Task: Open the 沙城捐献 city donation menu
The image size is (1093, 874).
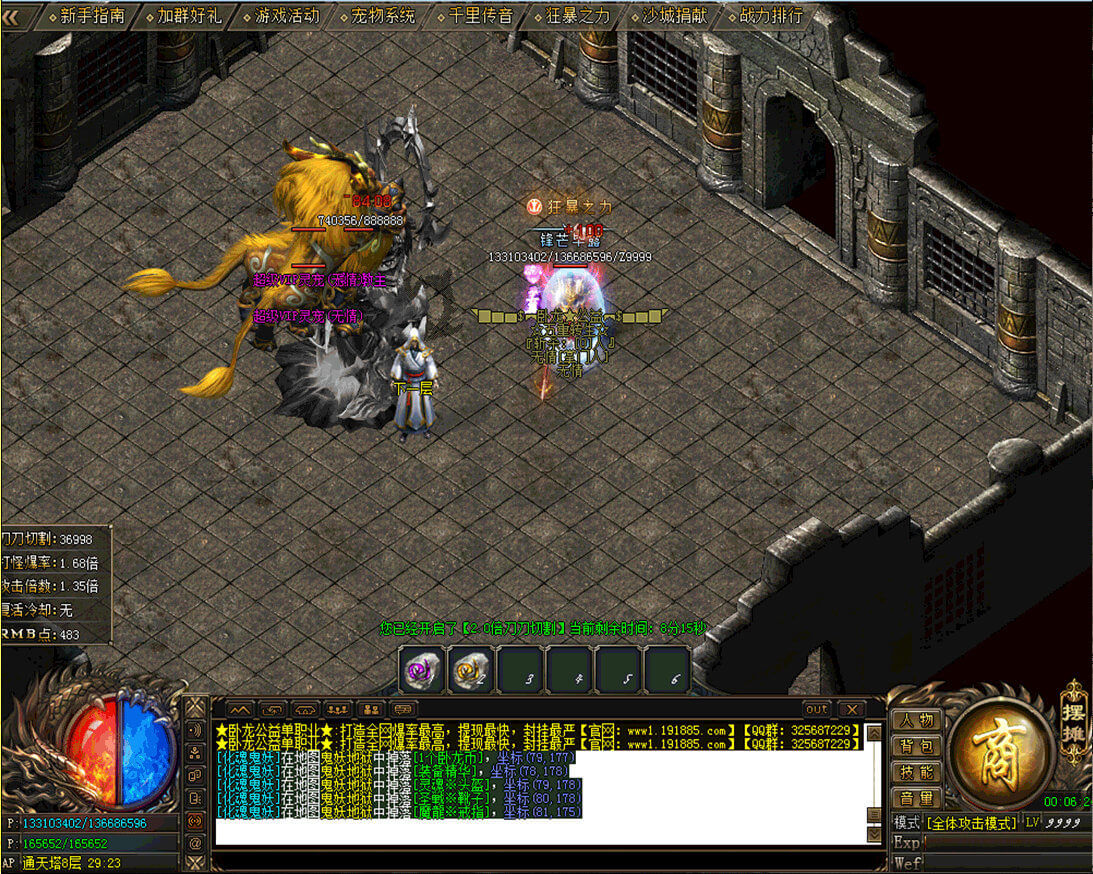Action: [674, 15]
